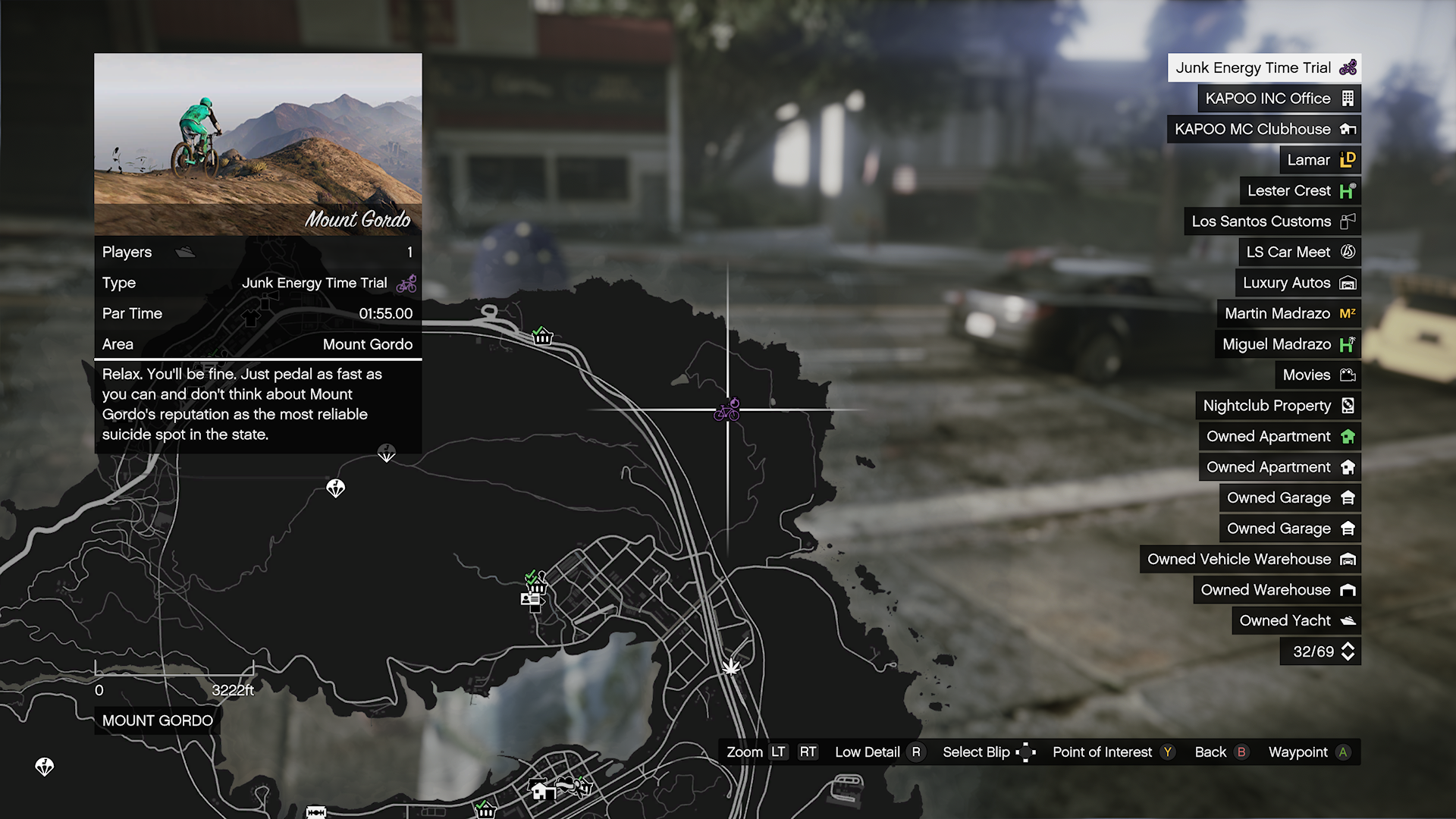
Task: Open Nightclub Property legend entry
Action: [x=1278, y=406]
